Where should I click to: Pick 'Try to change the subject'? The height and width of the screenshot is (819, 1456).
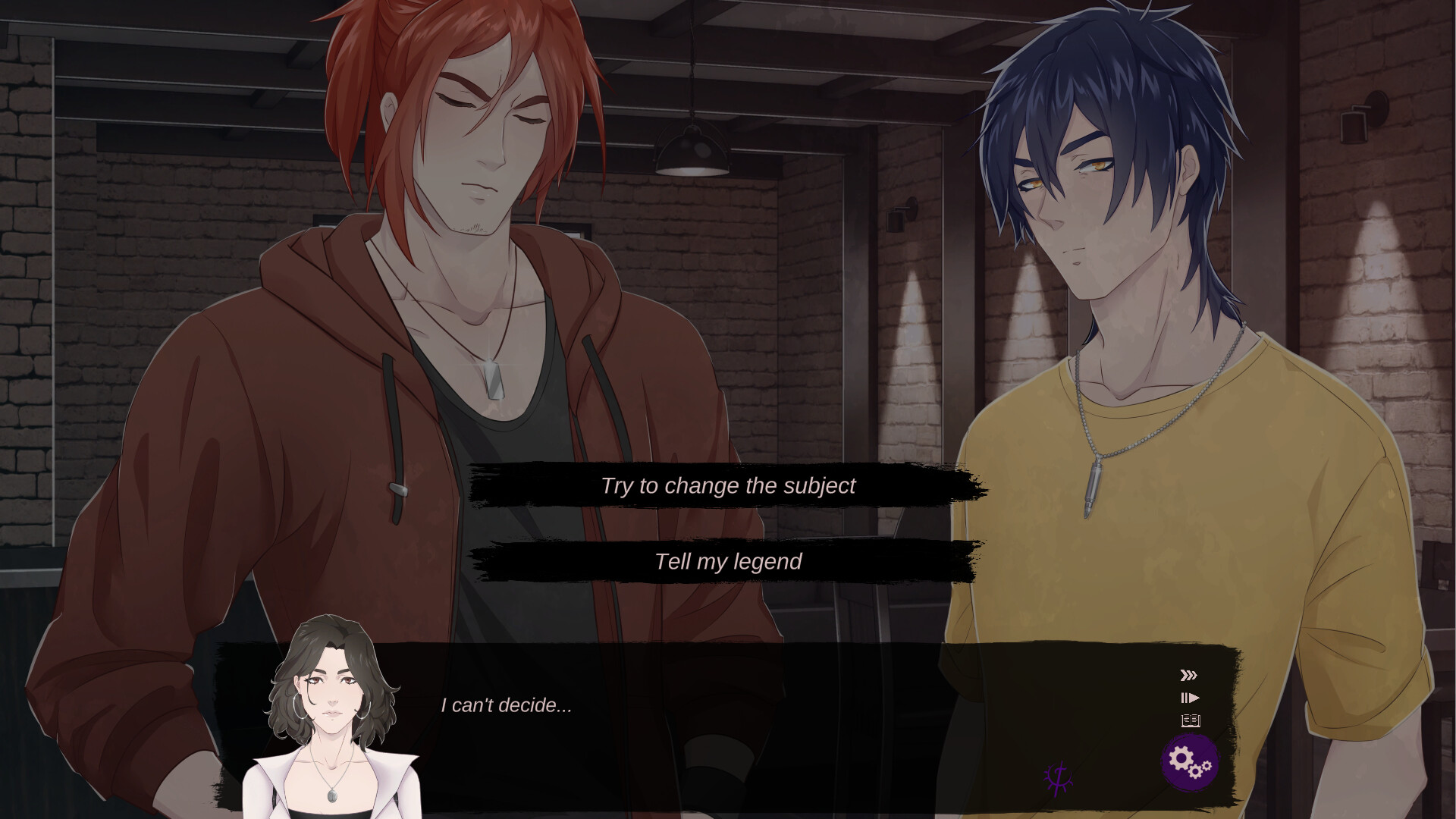[728, 486]
